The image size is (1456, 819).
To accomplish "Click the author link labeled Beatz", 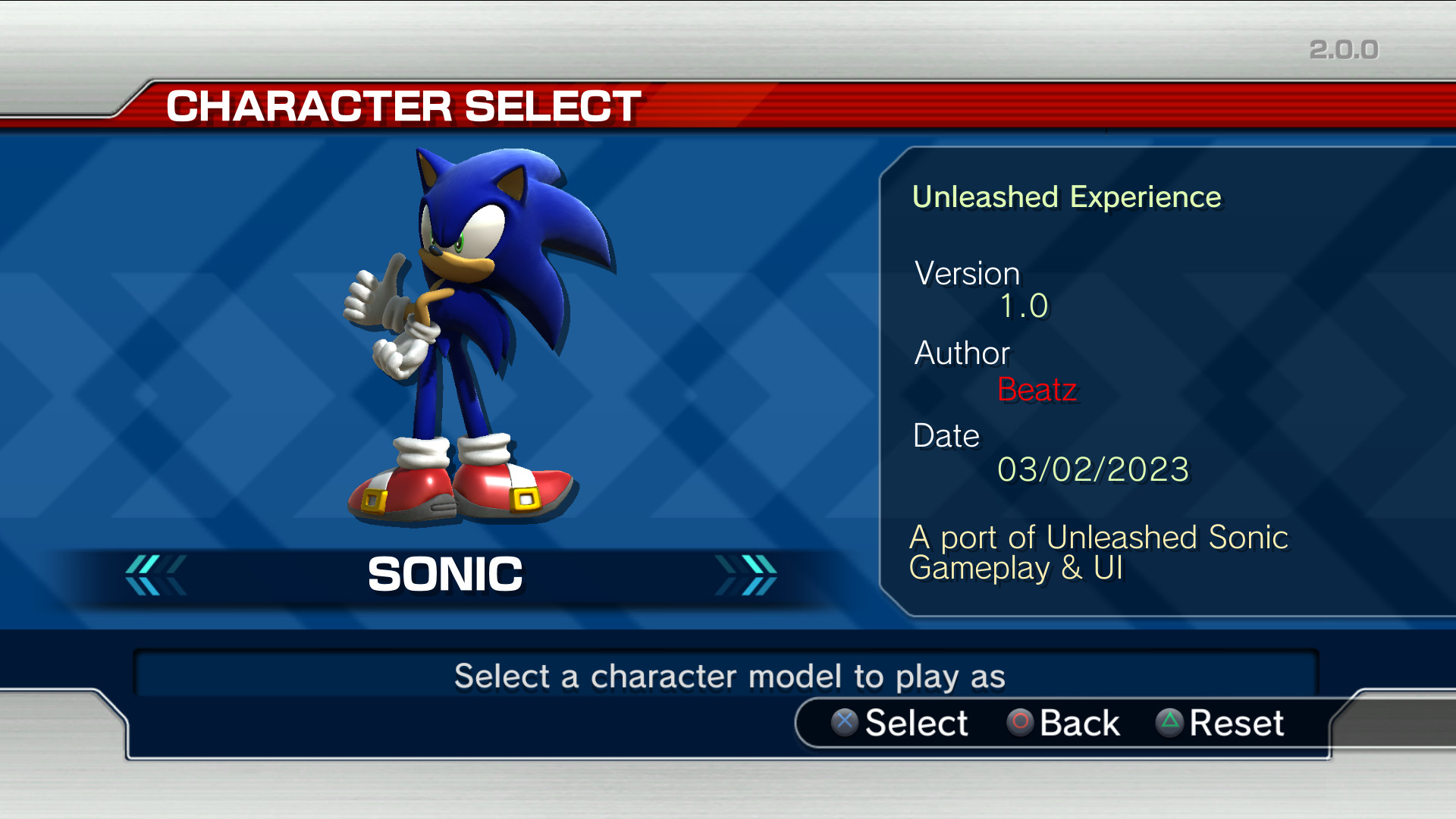I will coord(1039,390).
